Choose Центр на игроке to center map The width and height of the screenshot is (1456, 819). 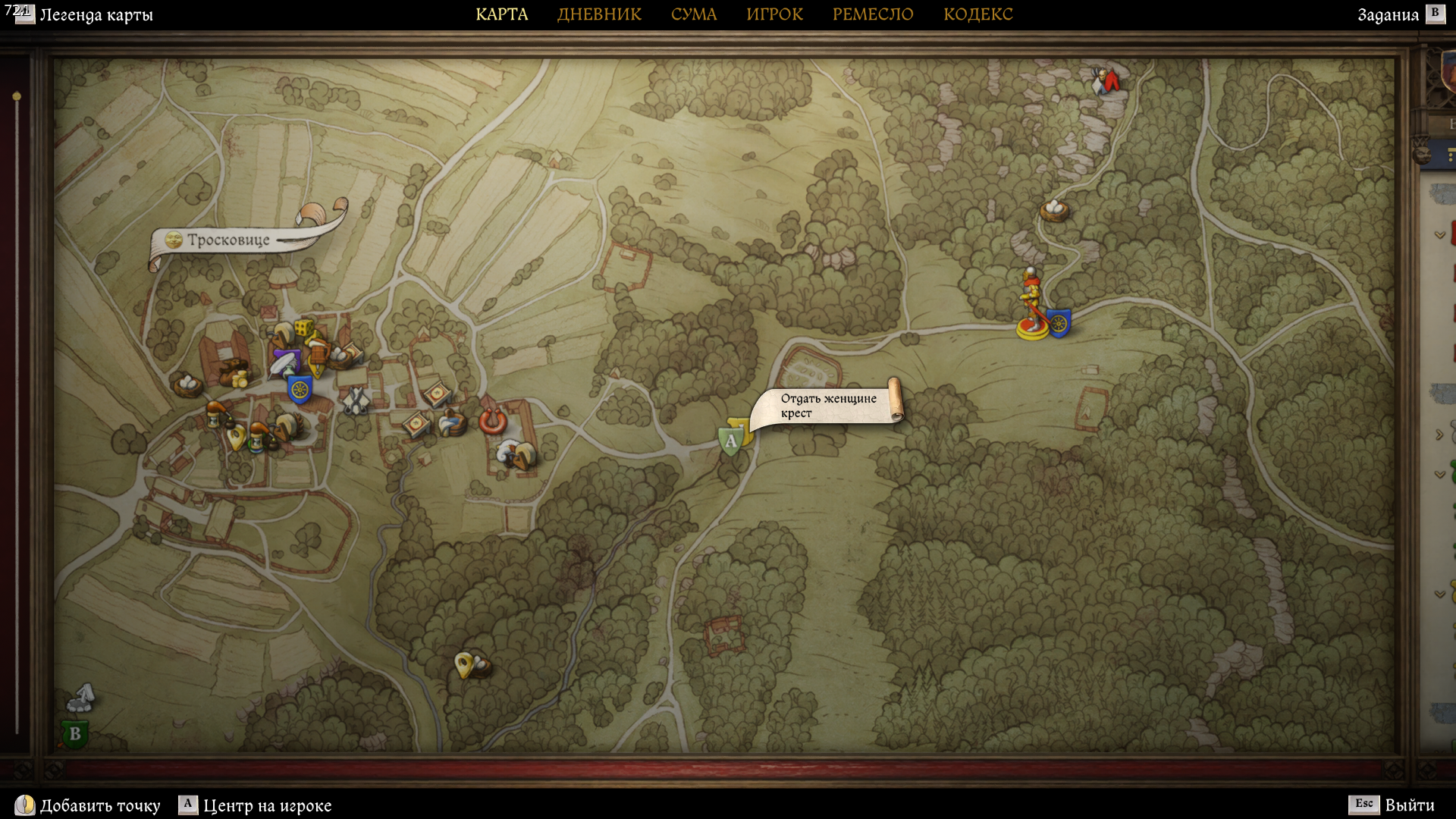click(x=267, y=805)
